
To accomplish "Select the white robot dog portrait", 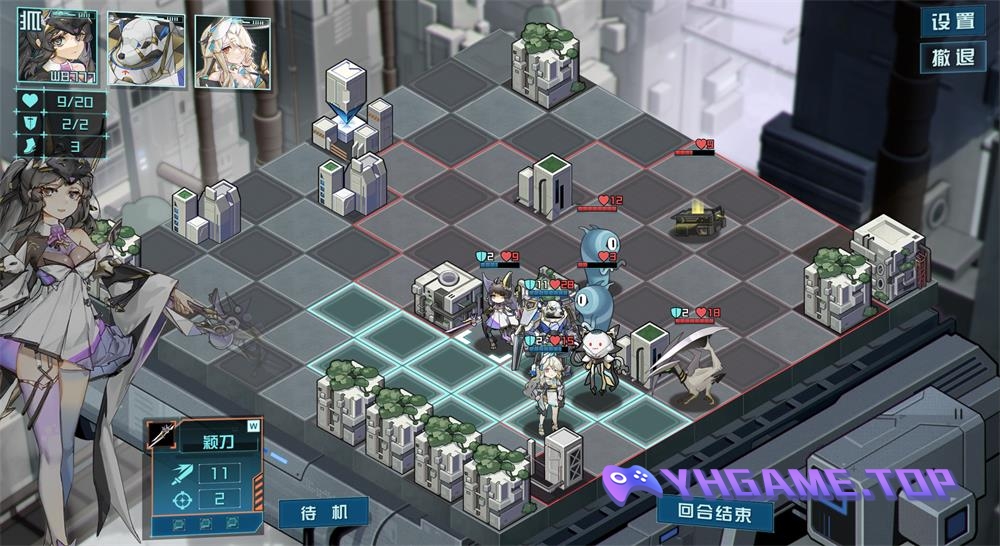I will [x=146, y=49].
